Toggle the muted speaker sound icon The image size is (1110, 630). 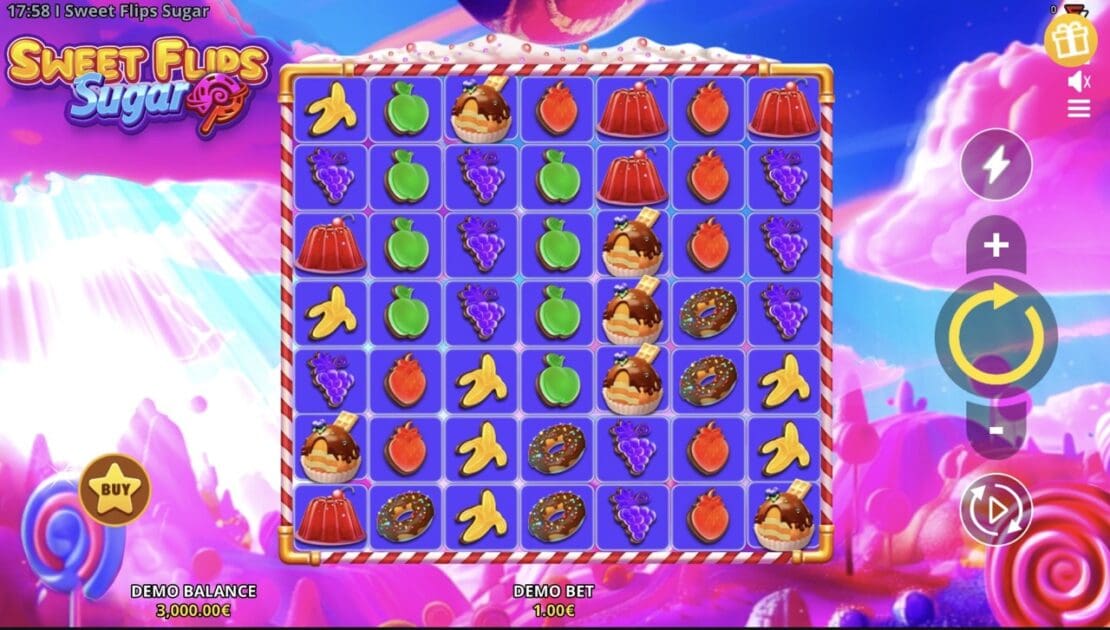pos(1078,81)
